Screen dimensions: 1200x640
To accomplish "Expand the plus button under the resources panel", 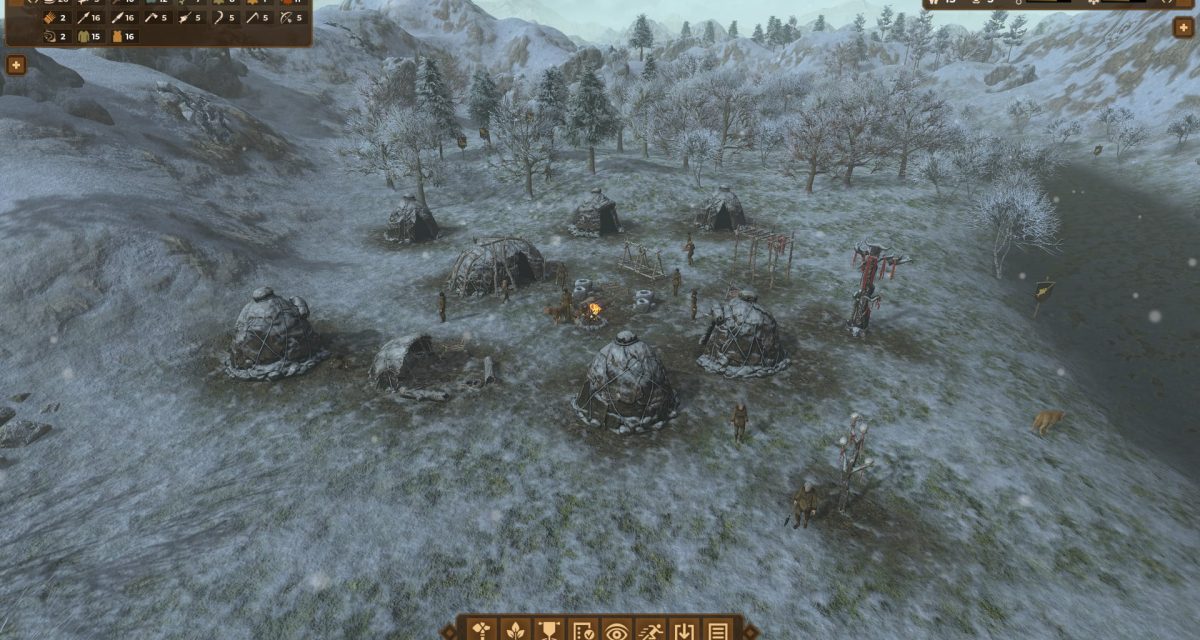I will coord(16,65).
